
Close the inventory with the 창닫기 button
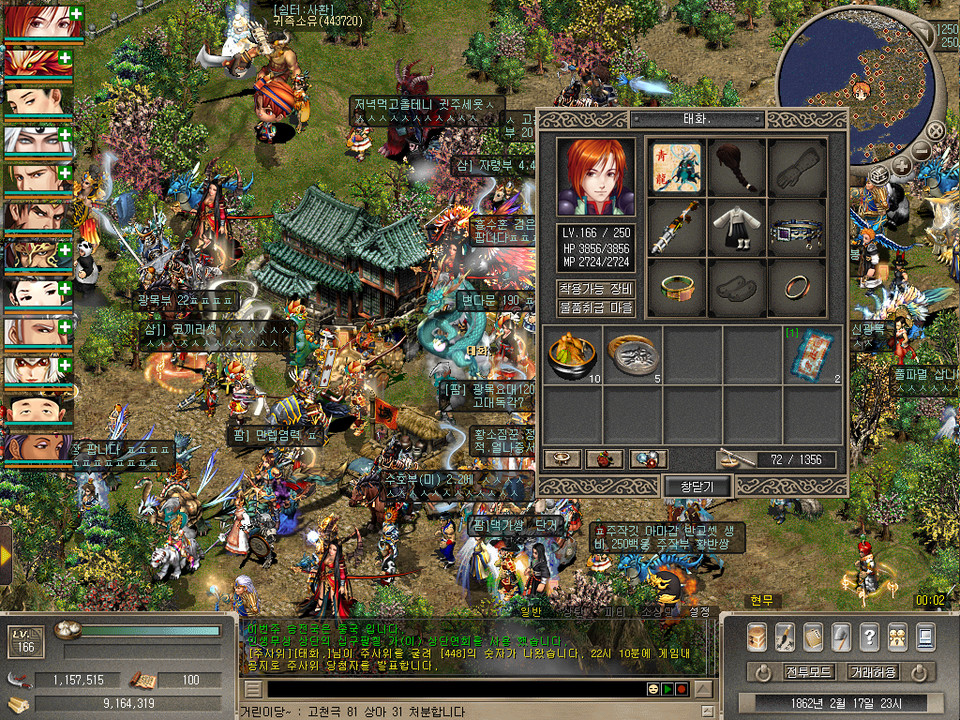click(x=699, y=486)
